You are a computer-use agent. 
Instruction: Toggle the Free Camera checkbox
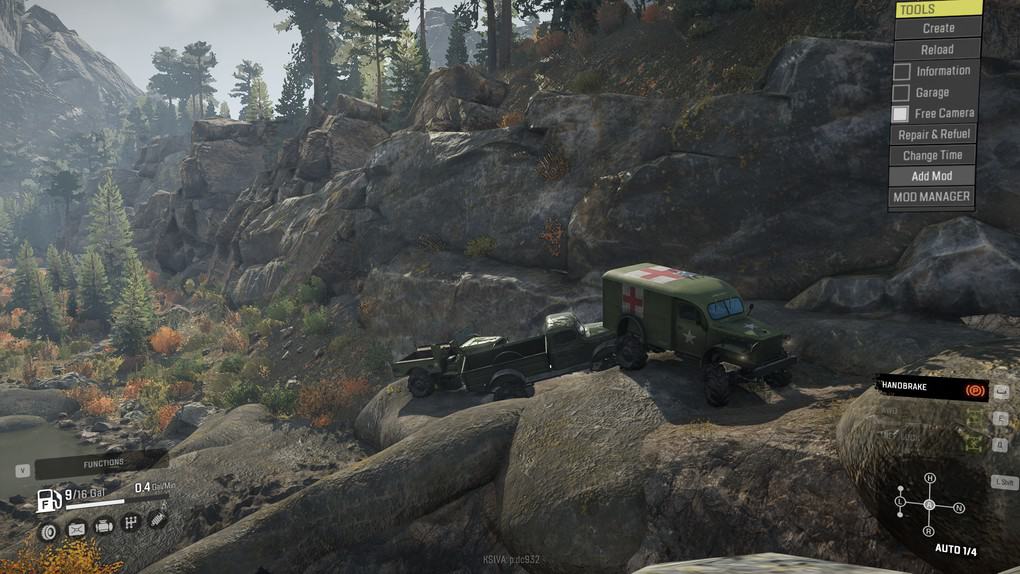[901, 114]
